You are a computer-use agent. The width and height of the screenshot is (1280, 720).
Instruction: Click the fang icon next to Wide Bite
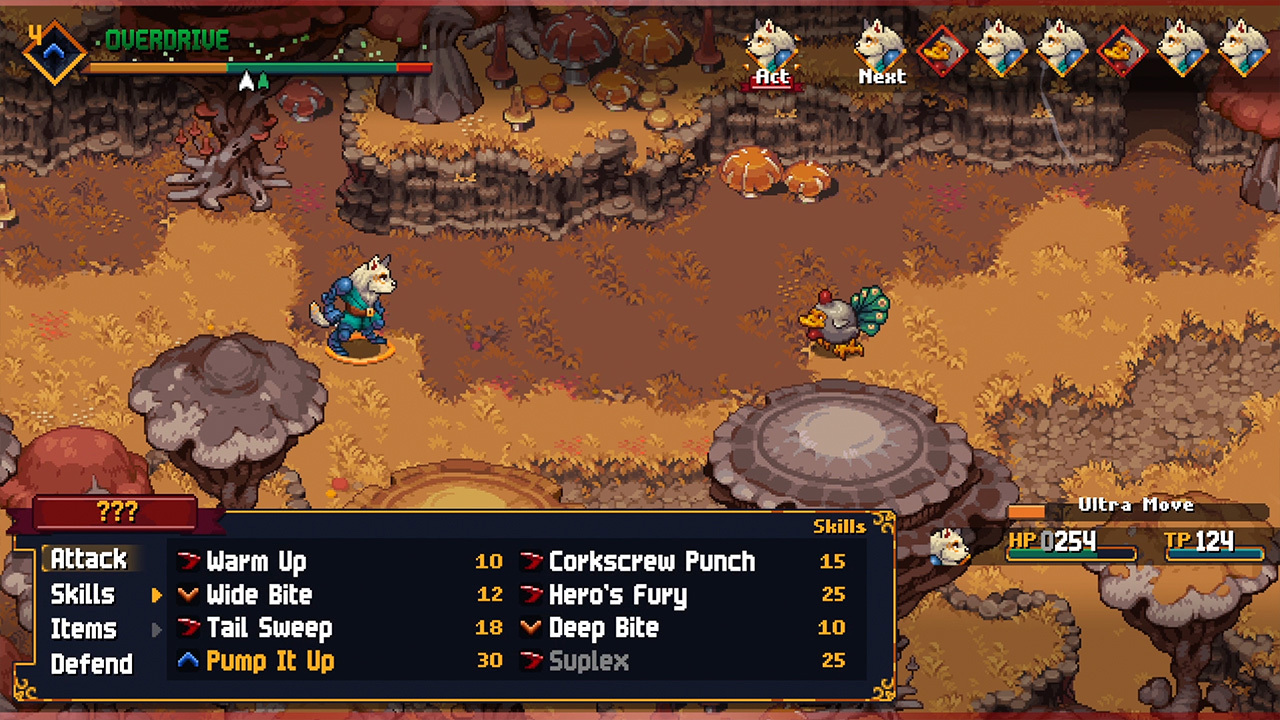tap(190, 595)
